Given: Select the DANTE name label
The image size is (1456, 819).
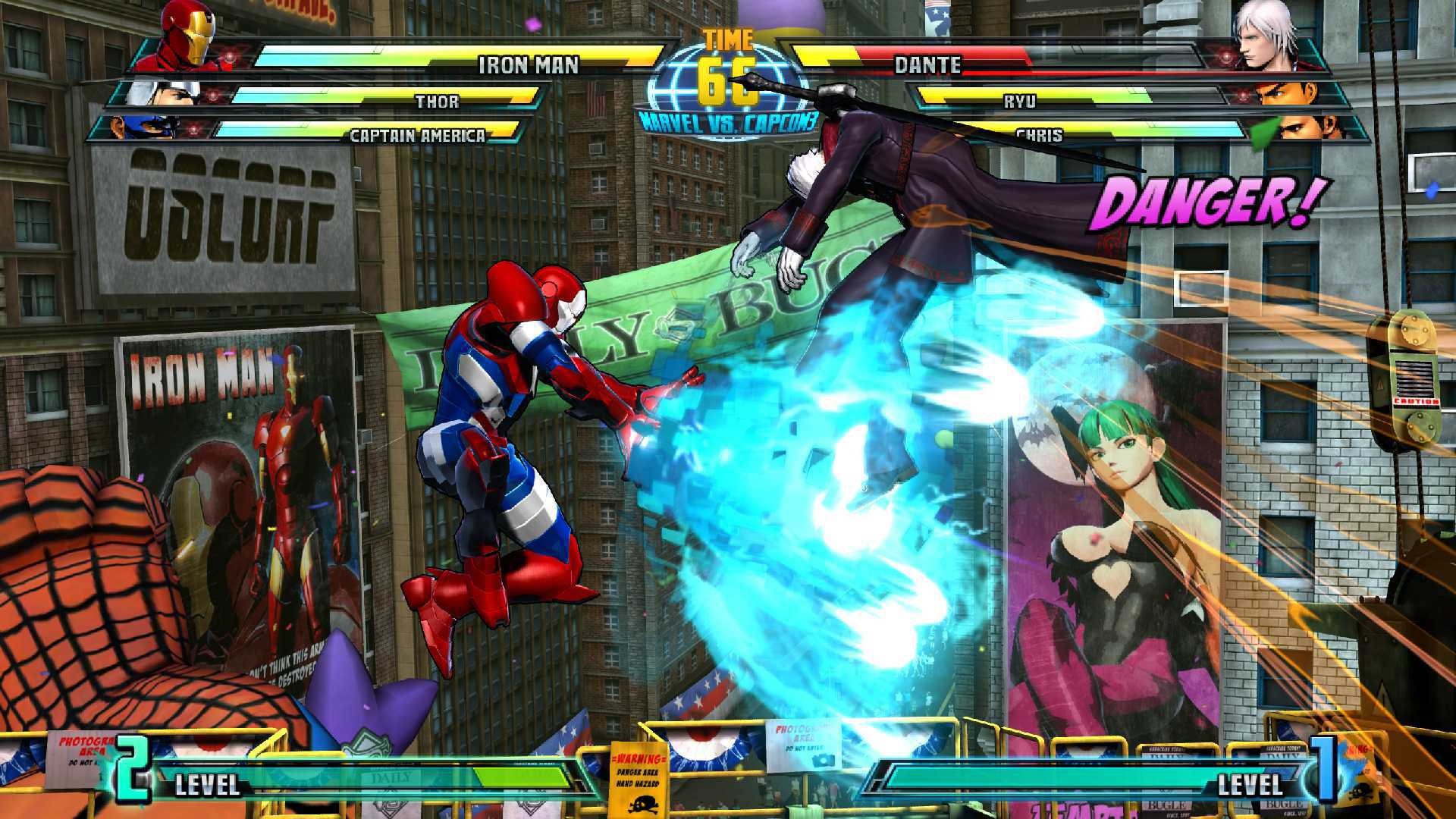Looking at the screenshot, I should [929, 66].
